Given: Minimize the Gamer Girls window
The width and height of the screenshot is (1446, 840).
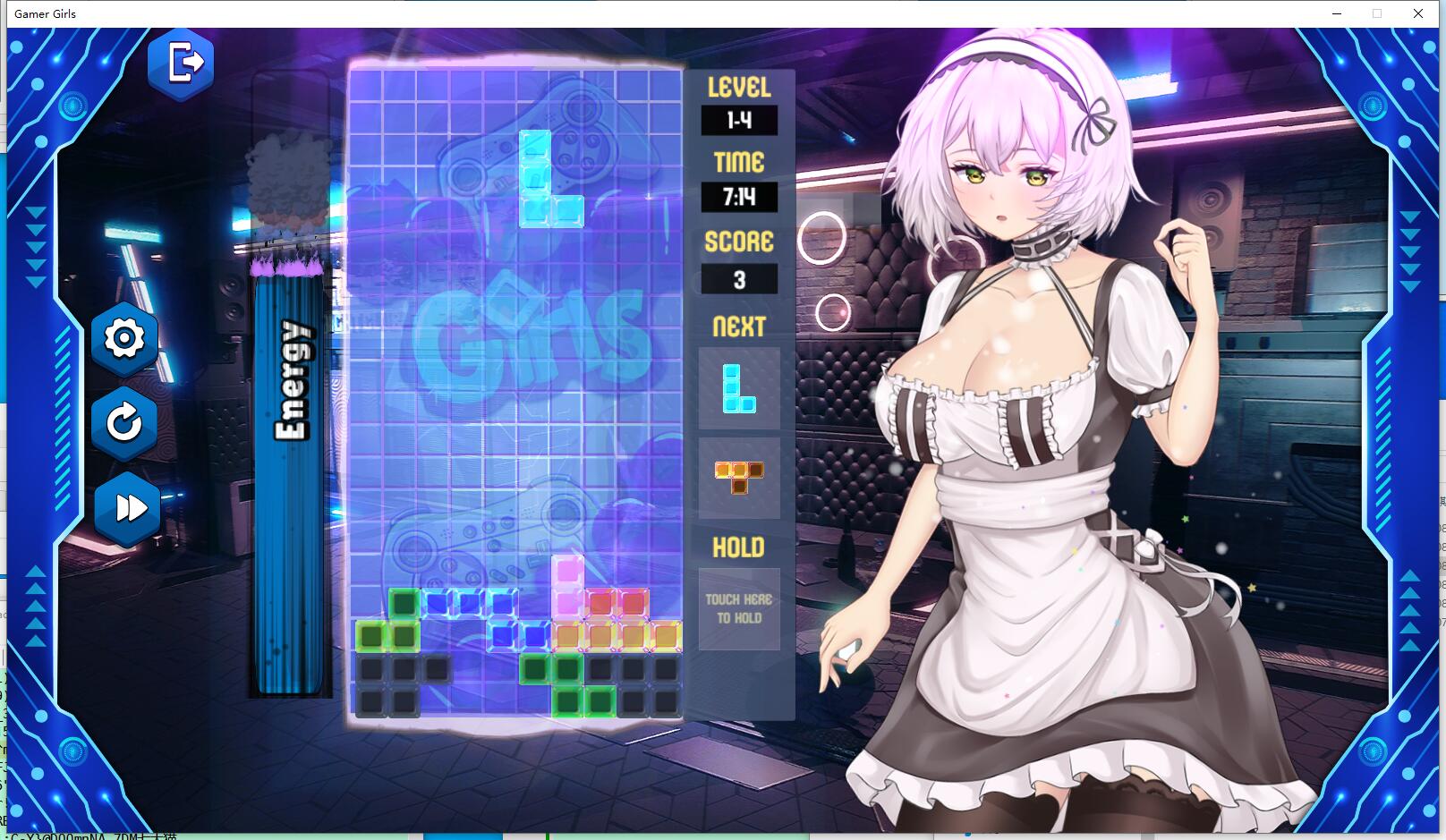Looking at the screenshot, I should pos(1337,13).
